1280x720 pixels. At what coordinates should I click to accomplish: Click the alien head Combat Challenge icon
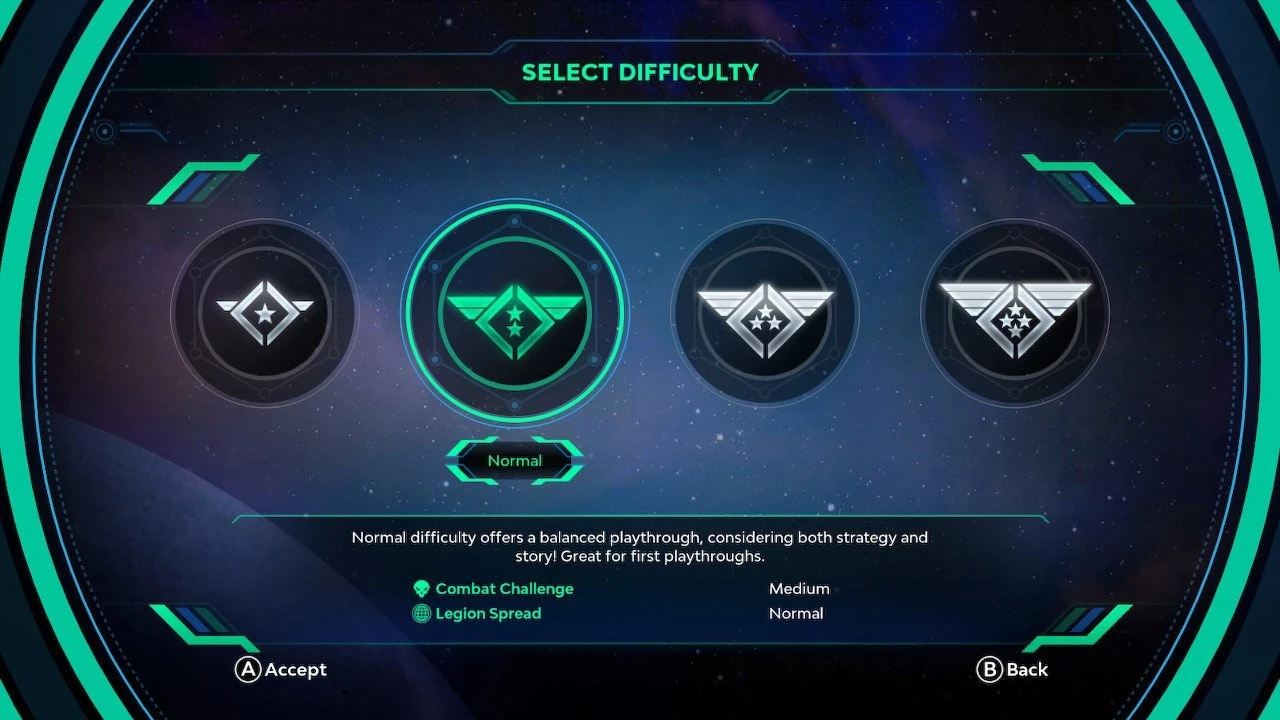click(422, 588)
